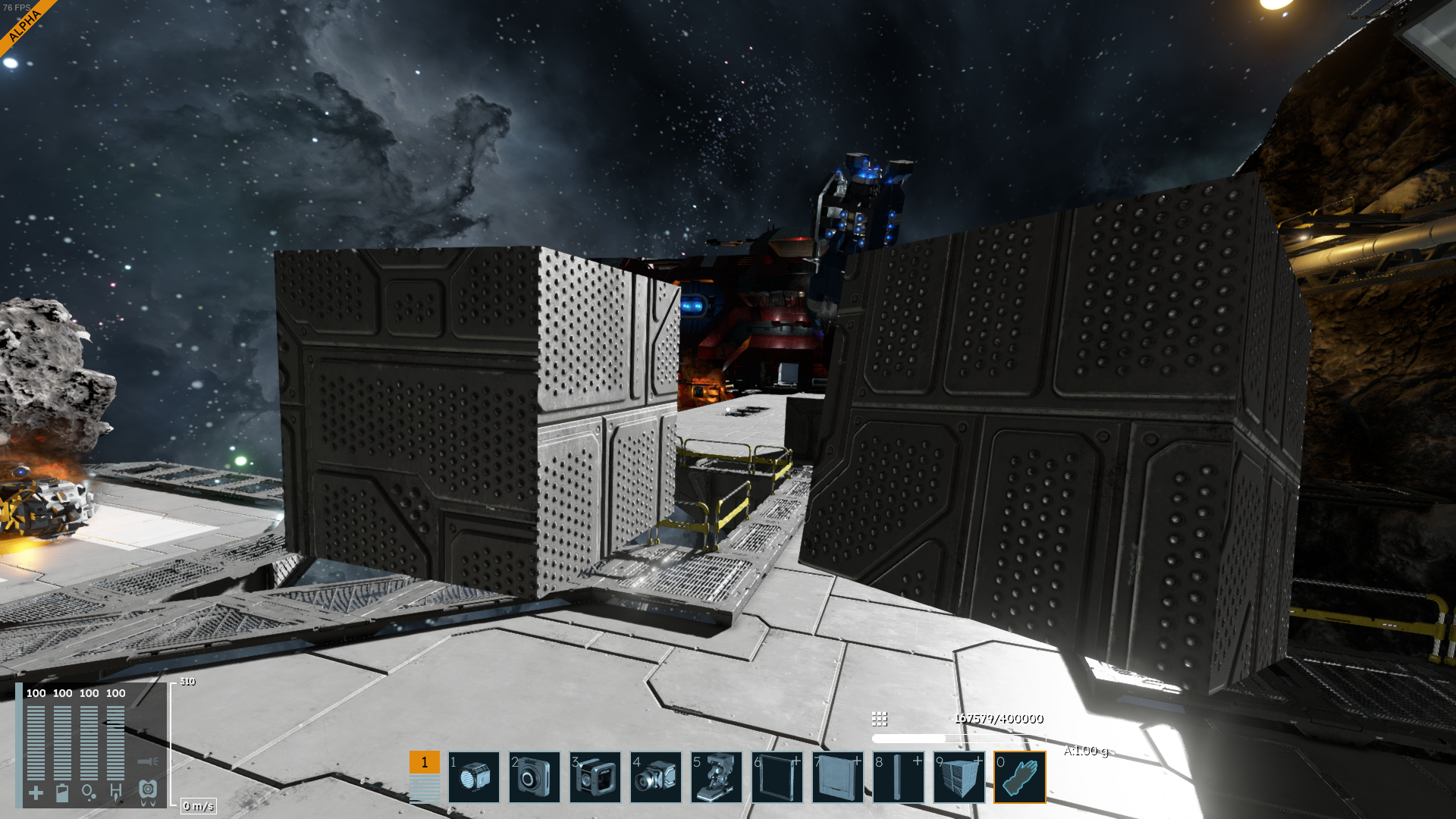Select the round light block in slot 1
Screen dimensions: 1456x819
[474, 777]
